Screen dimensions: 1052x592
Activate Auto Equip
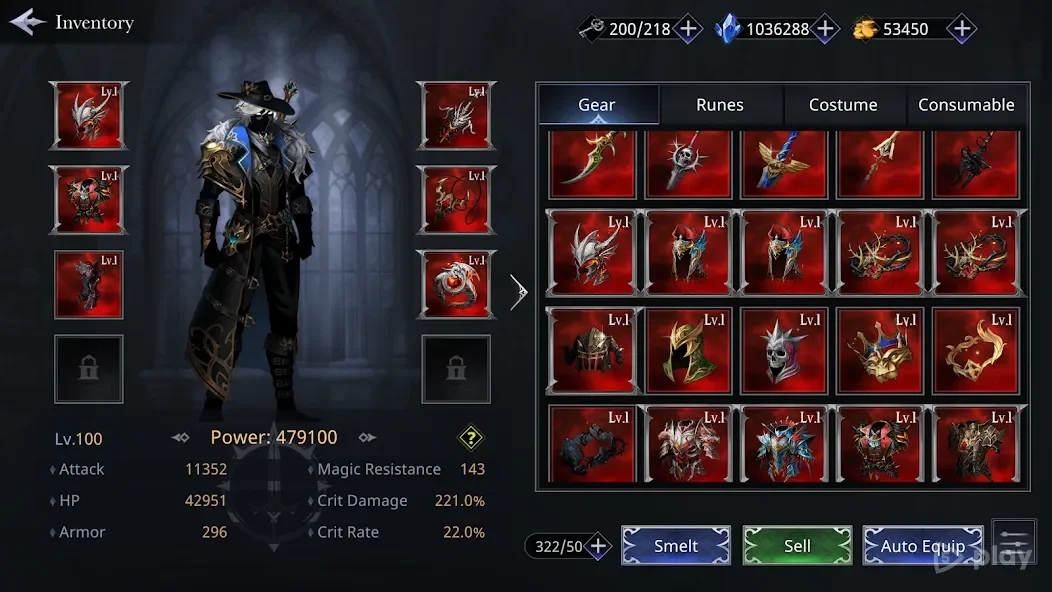pyautogui.click(x=922, y=546)
